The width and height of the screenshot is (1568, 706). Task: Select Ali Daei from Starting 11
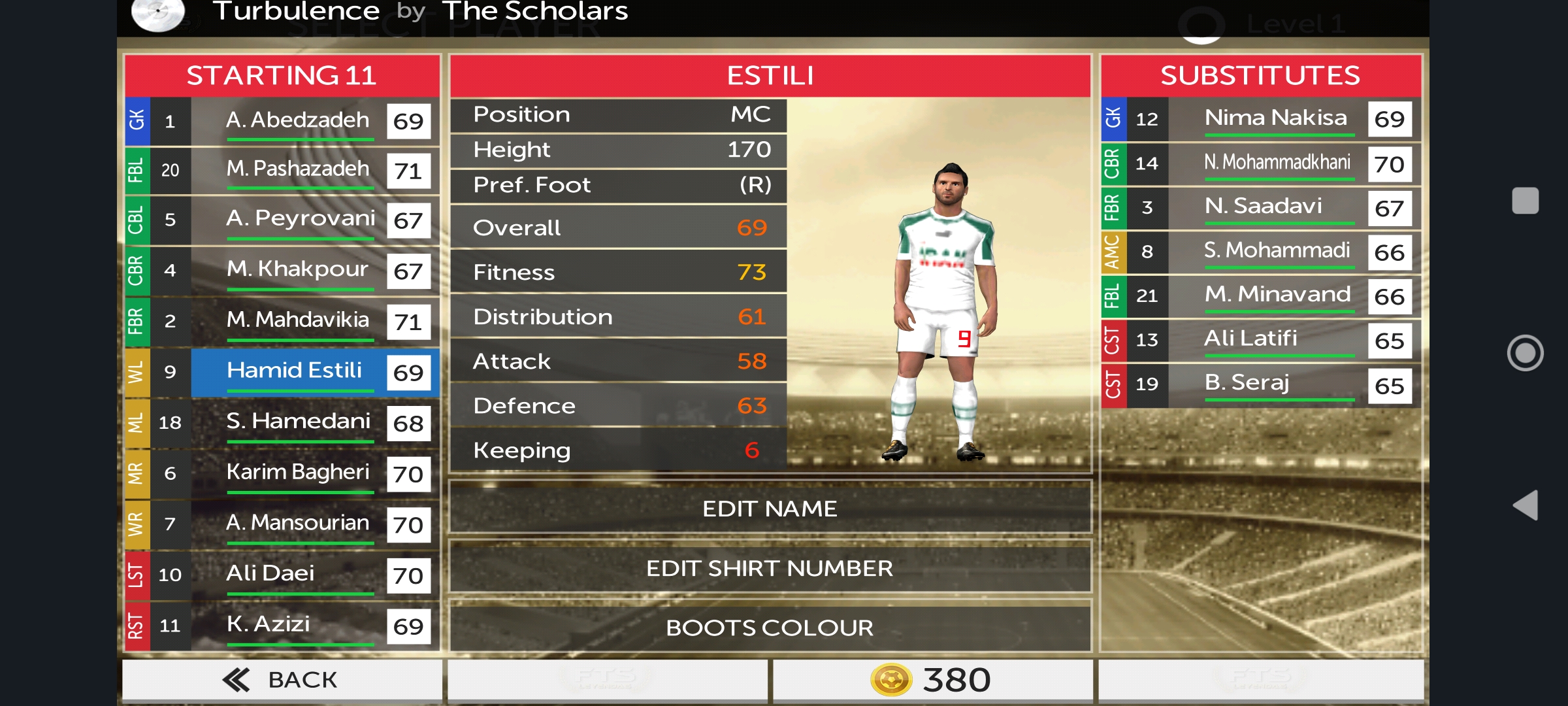click(x=297, y=575)
